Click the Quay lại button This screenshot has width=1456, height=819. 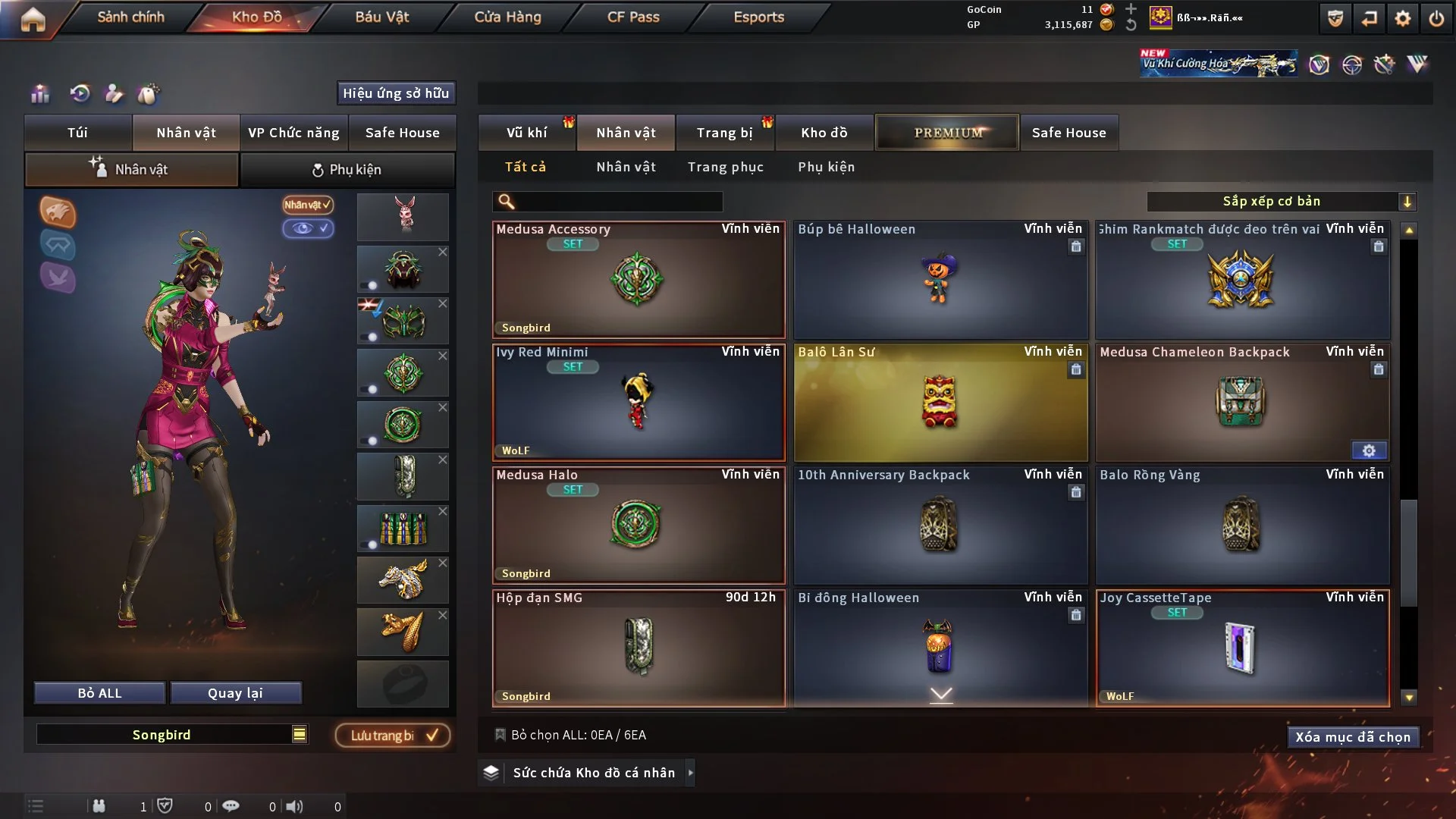[235, 693]
